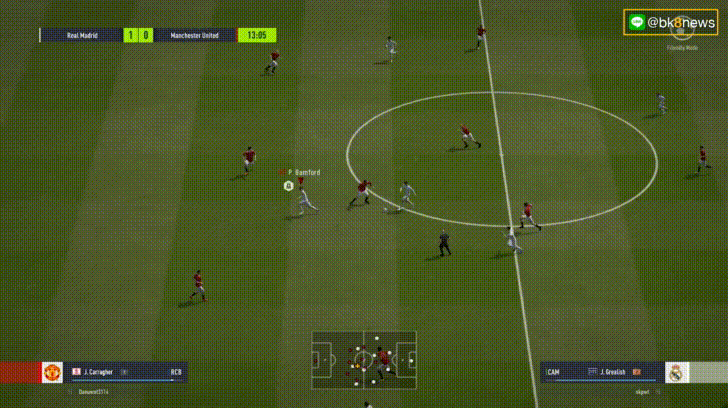
Task: Select the J. Grealish player panel
Action: [601, 373]
